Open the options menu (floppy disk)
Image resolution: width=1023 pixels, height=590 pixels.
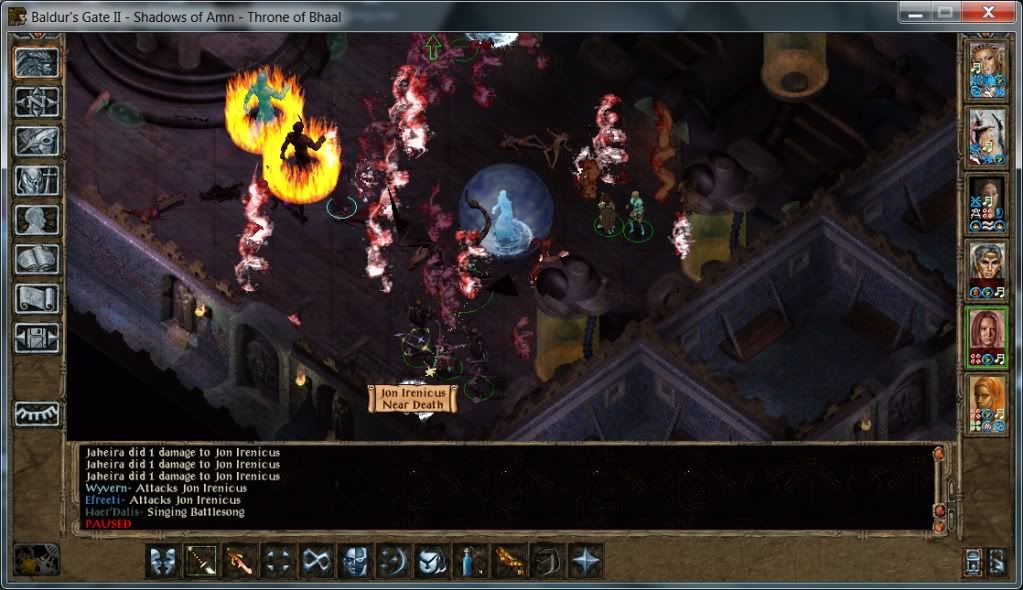tap(36, 338)
